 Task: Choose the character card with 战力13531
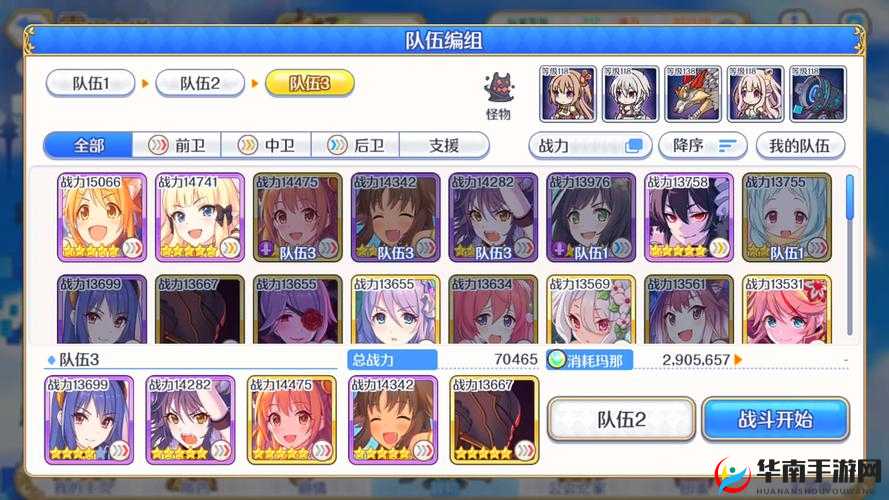[787, 310]
